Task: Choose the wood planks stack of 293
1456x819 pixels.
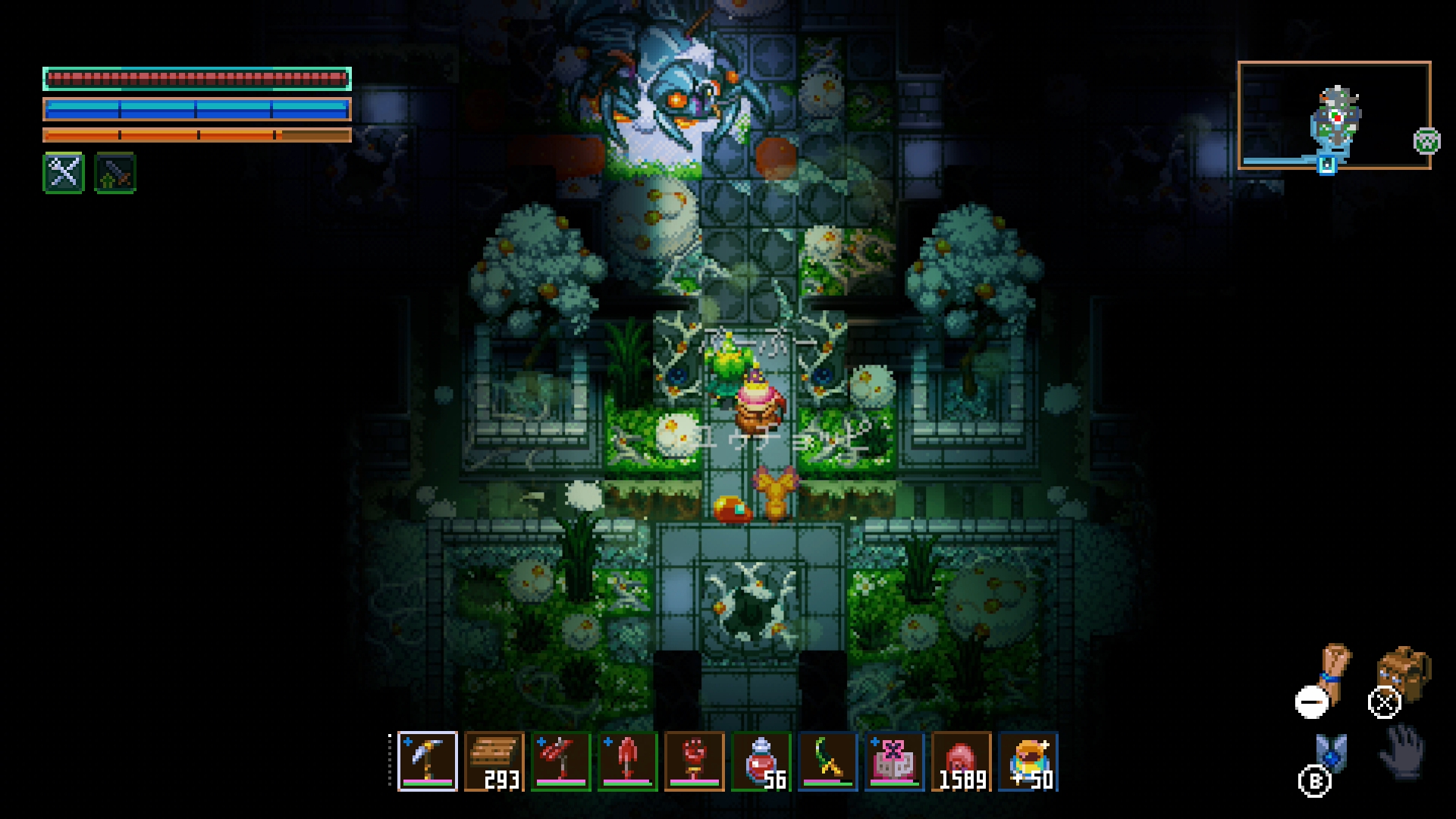Action: [x=494, y=761]
